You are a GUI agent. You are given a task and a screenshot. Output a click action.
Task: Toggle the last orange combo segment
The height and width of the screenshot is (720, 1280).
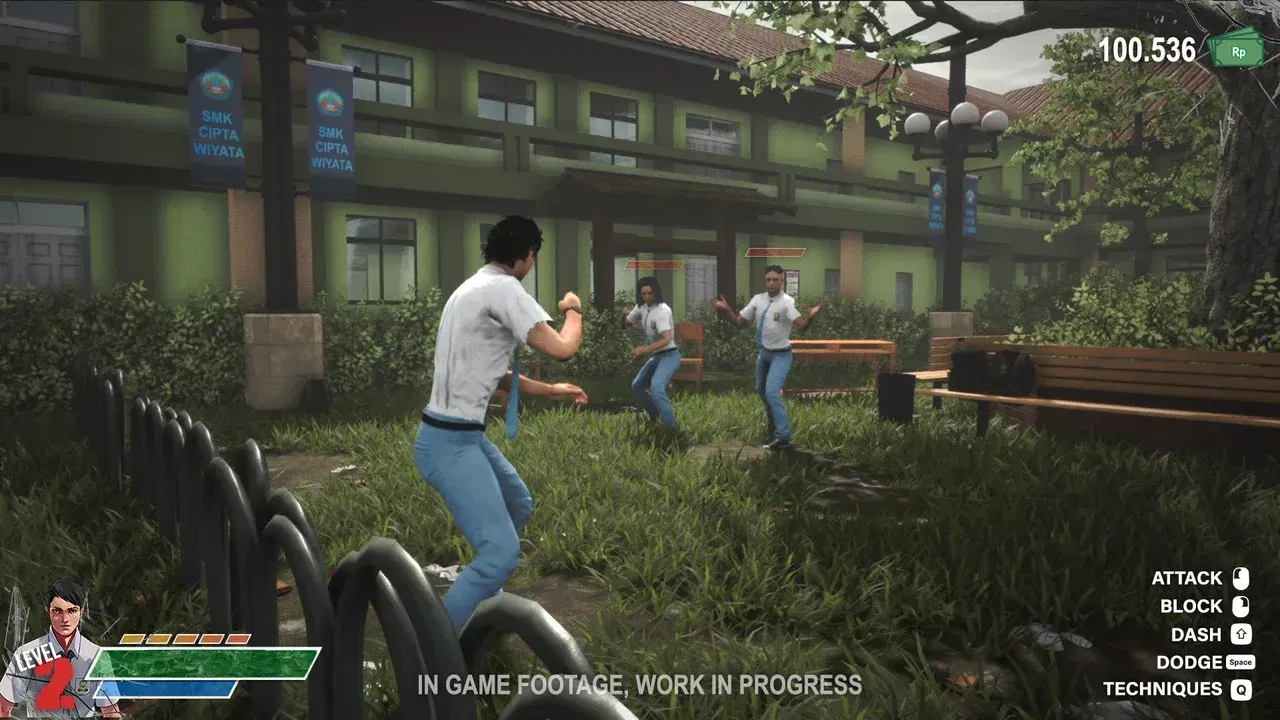pos(238,638)
